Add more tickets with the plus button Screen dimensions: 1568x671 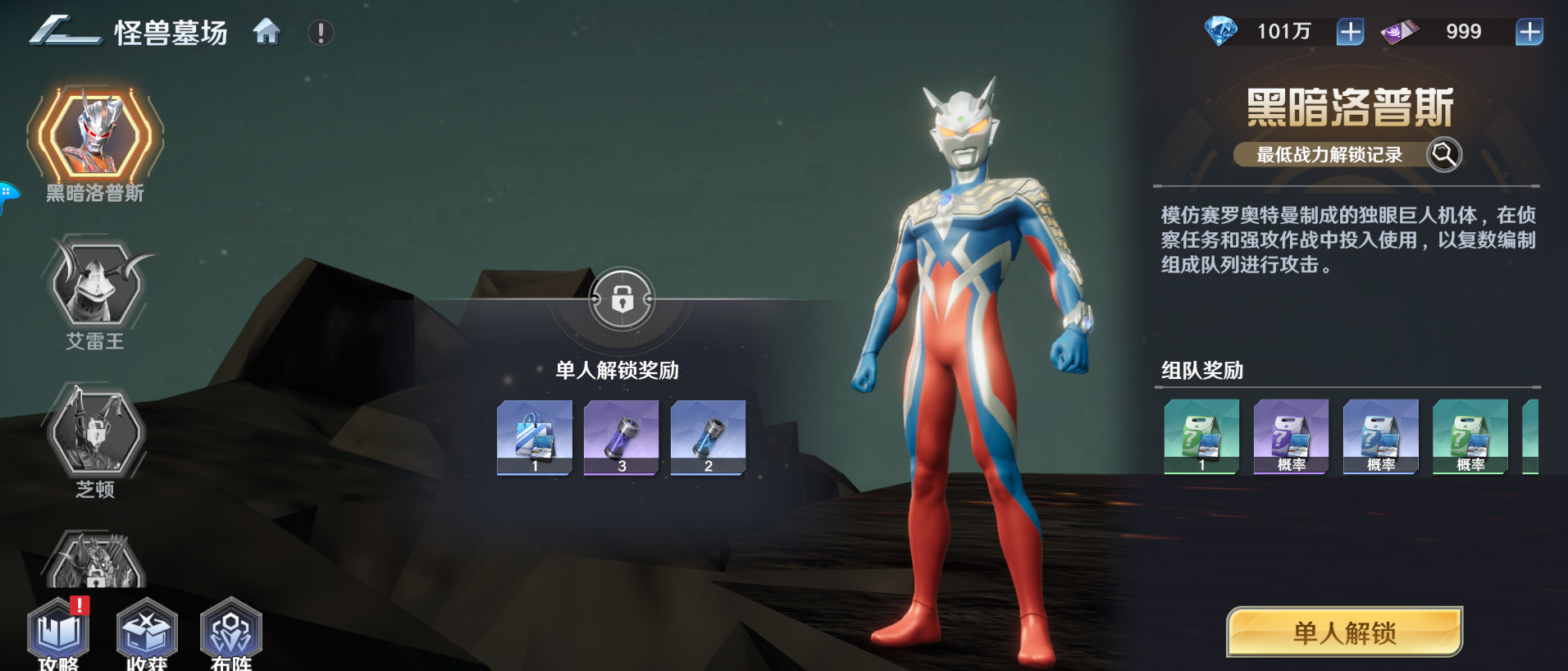[x=1529, y=32]
